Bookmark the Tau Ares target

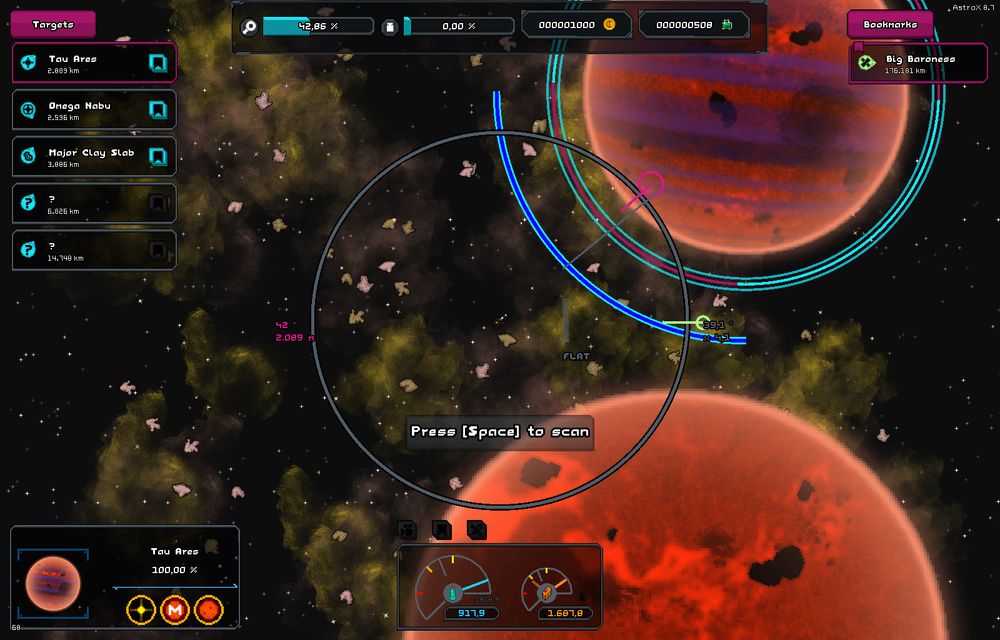[157, 63]
